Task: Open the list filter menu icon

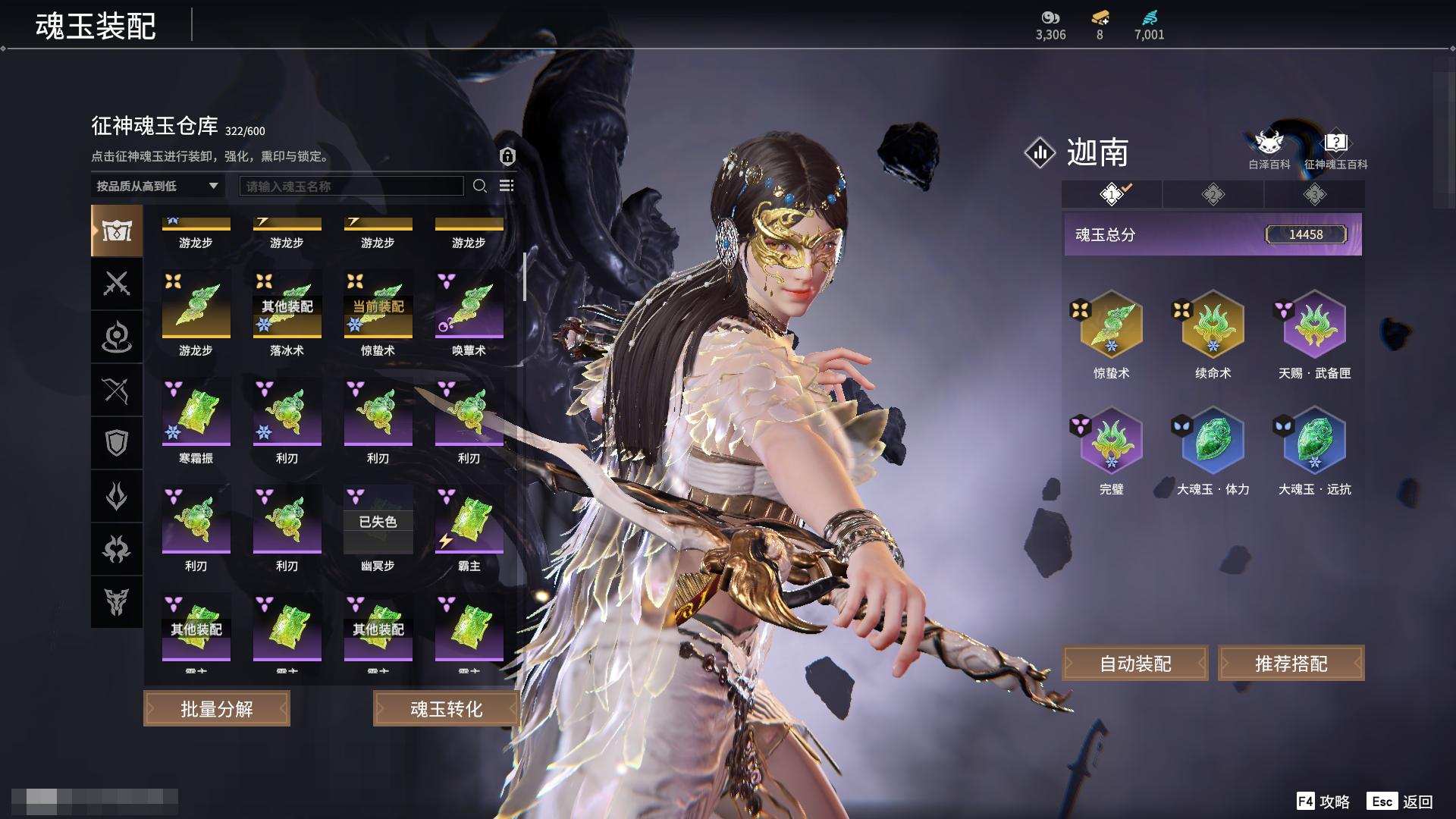Action: 507,186
